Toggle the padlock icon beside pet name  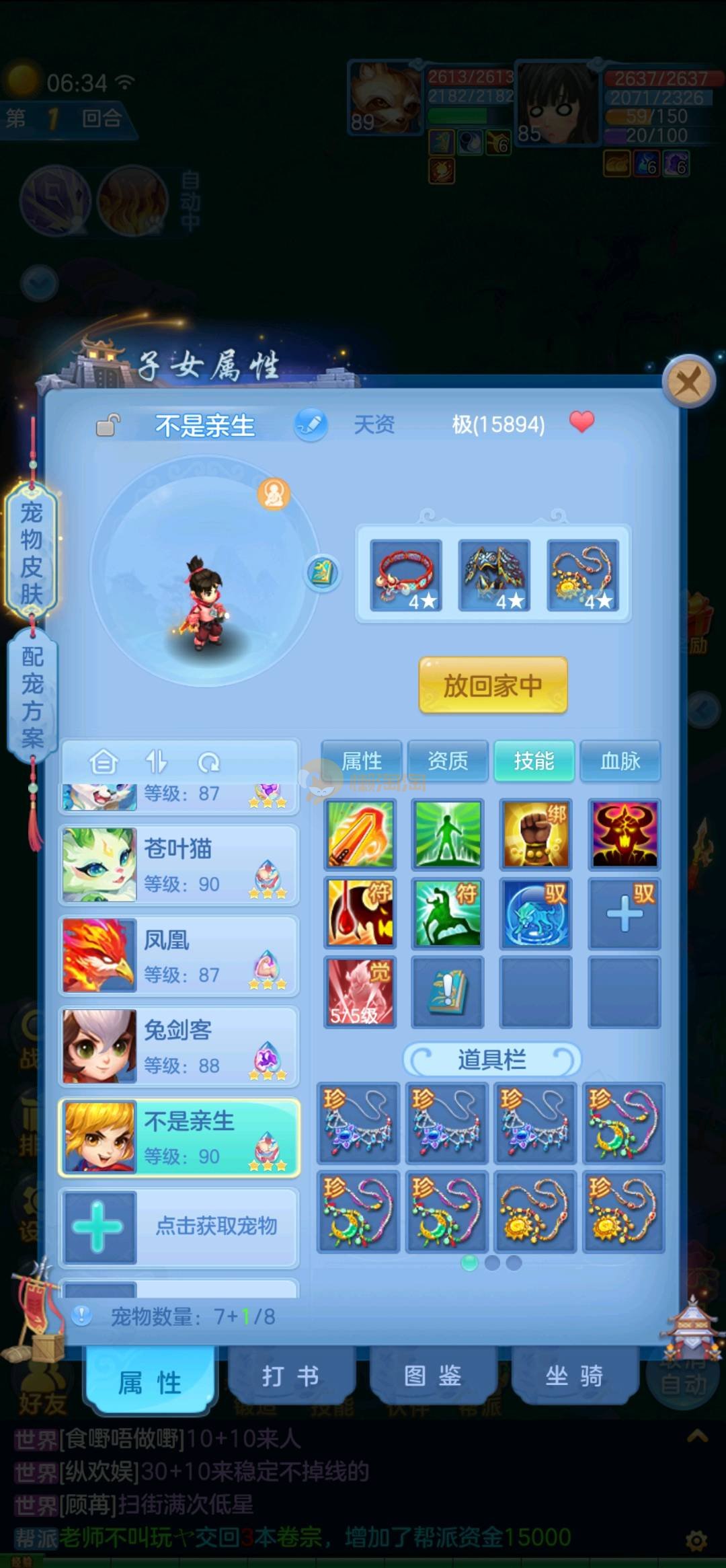click(x=108, y=425)
